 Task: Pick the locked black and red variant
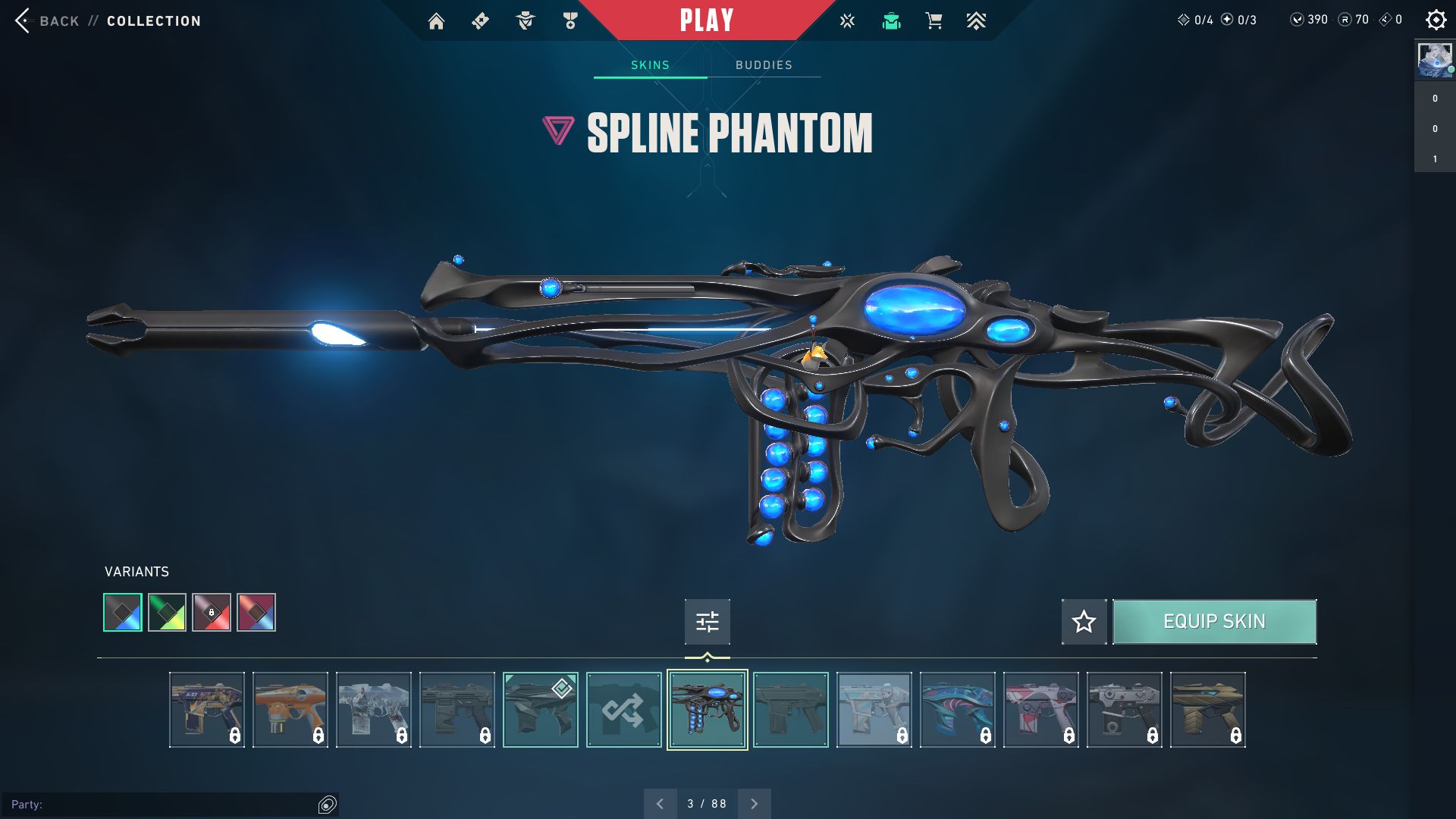pyautogui.click(x=212, y=613)
